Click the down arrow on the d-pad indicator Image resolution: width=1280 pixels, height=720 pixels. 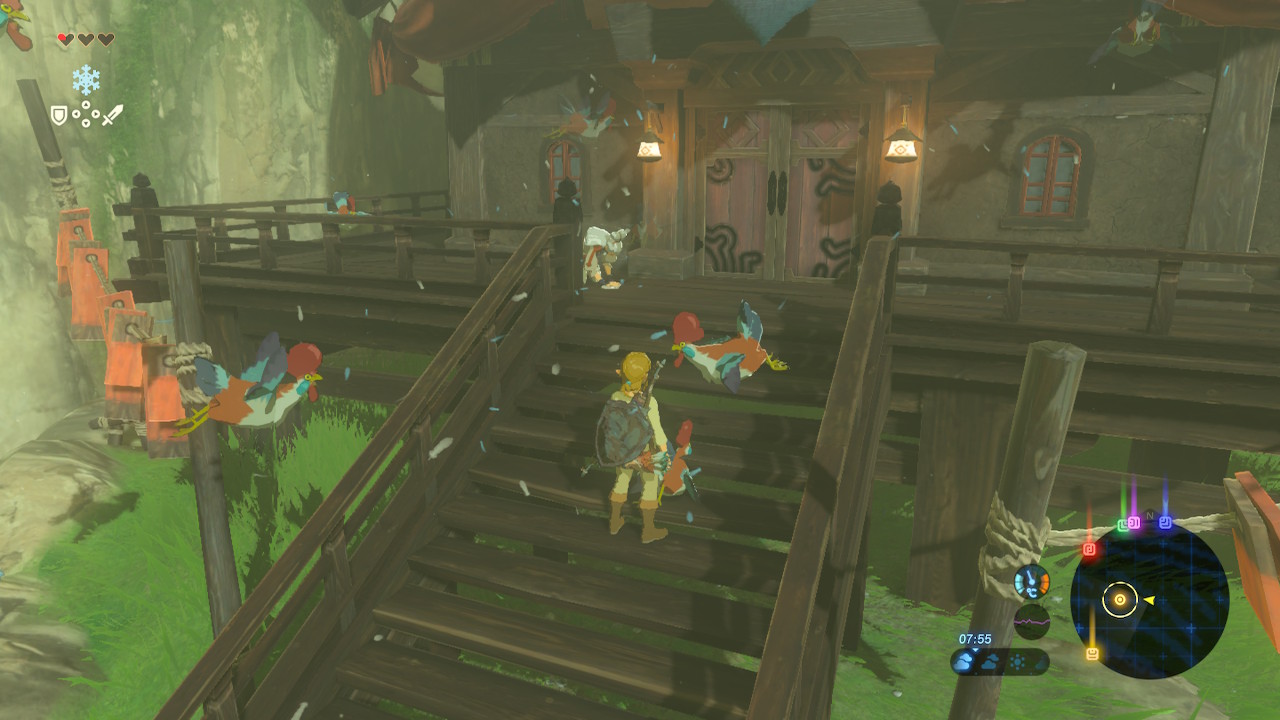pyautogui.click(x=85, y=122)
